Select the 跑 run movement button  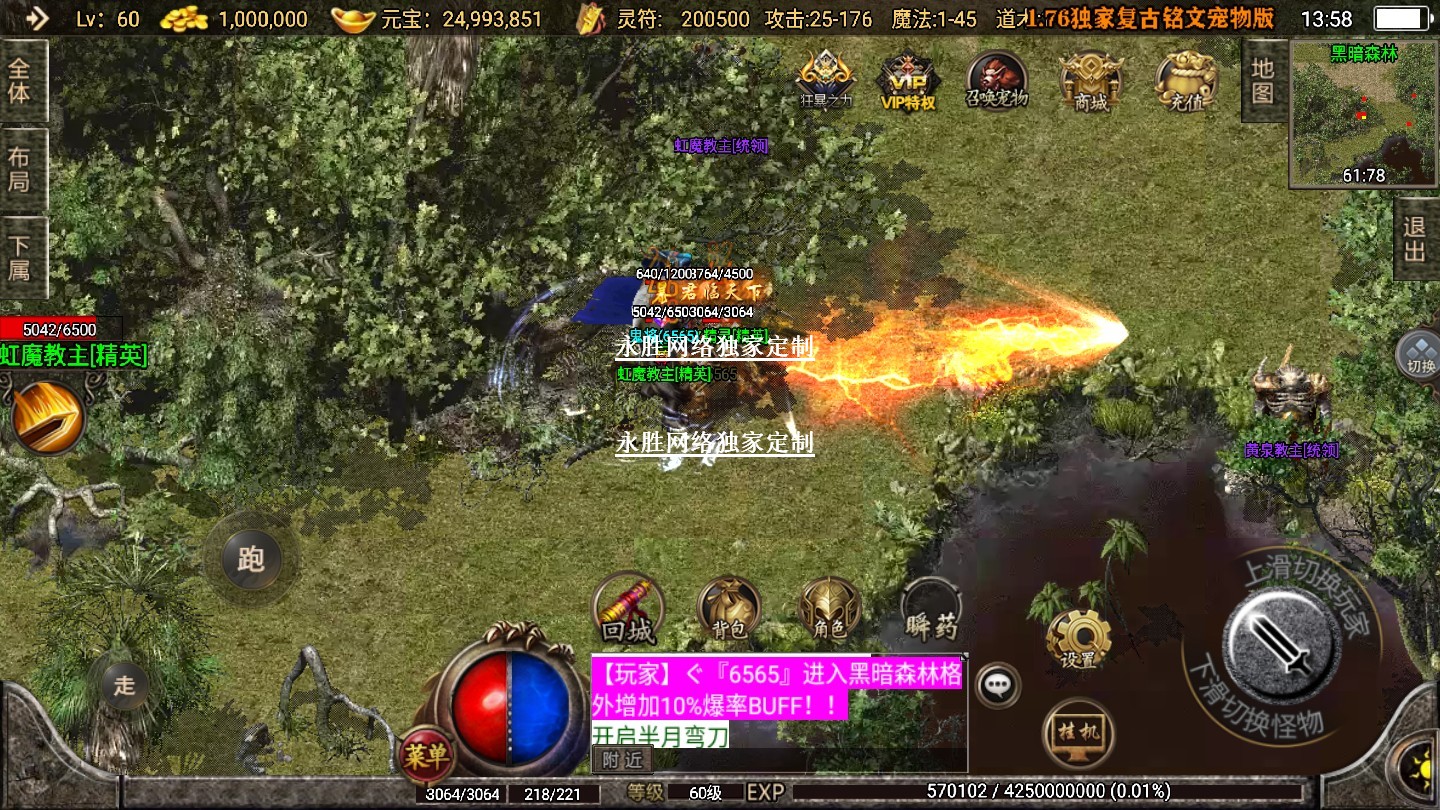coord(250,558)
